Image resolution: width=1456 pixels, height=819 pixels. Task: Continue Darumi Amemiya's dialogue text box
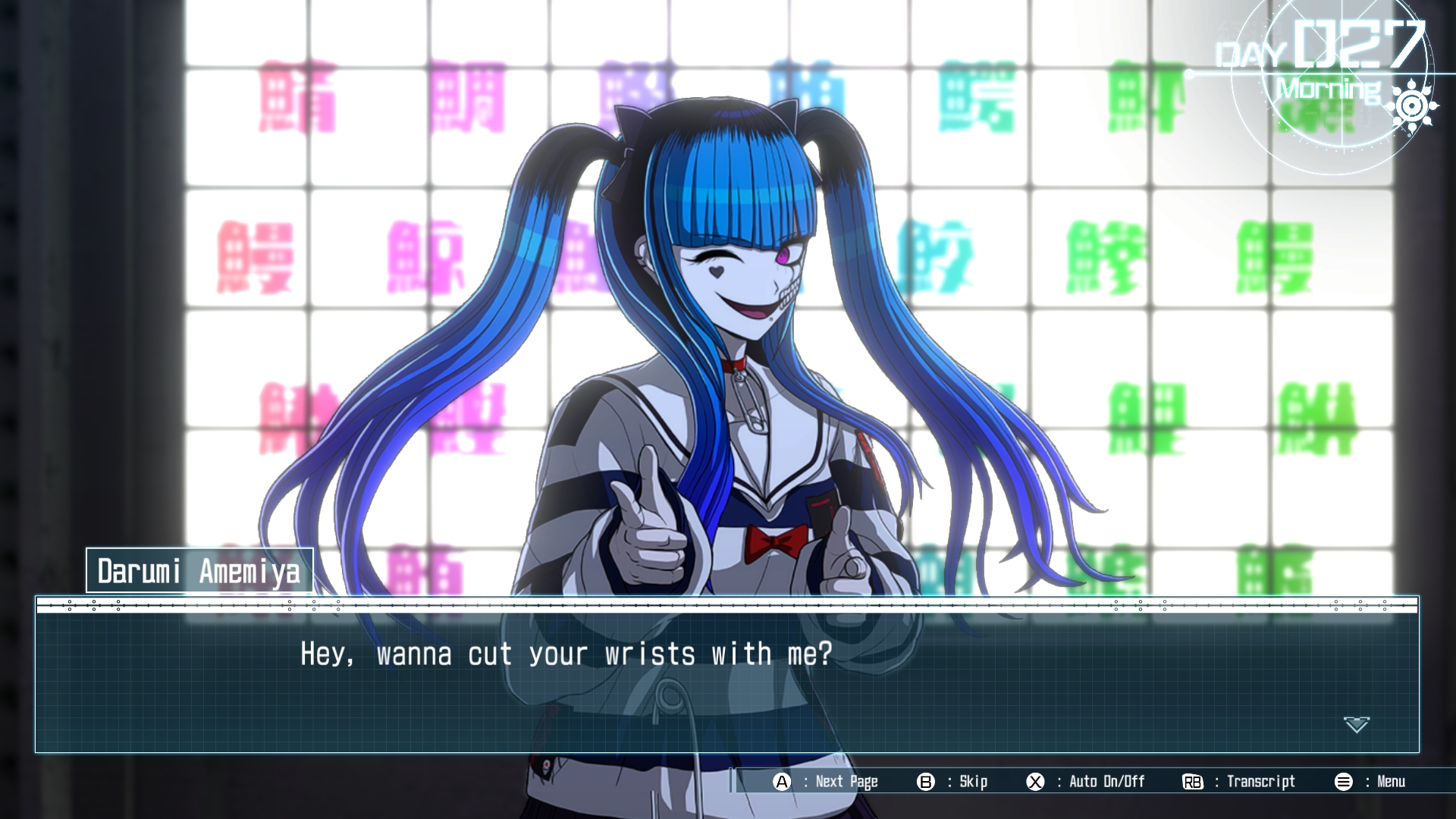726,681
